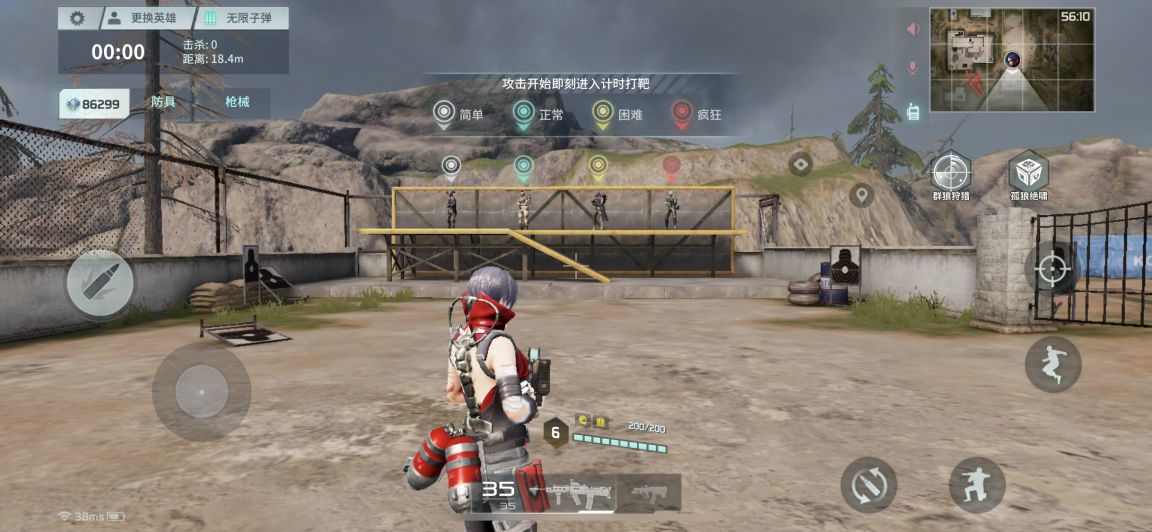Image resolution: width=1152 pixels, height=532 pixels.
Task: Toggle the speaker sound icon
Action: [912, 29]
